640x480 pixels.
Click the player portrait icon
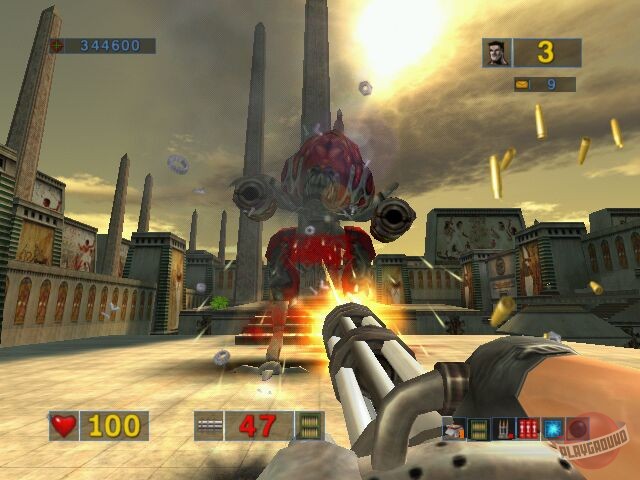[496, 52]
